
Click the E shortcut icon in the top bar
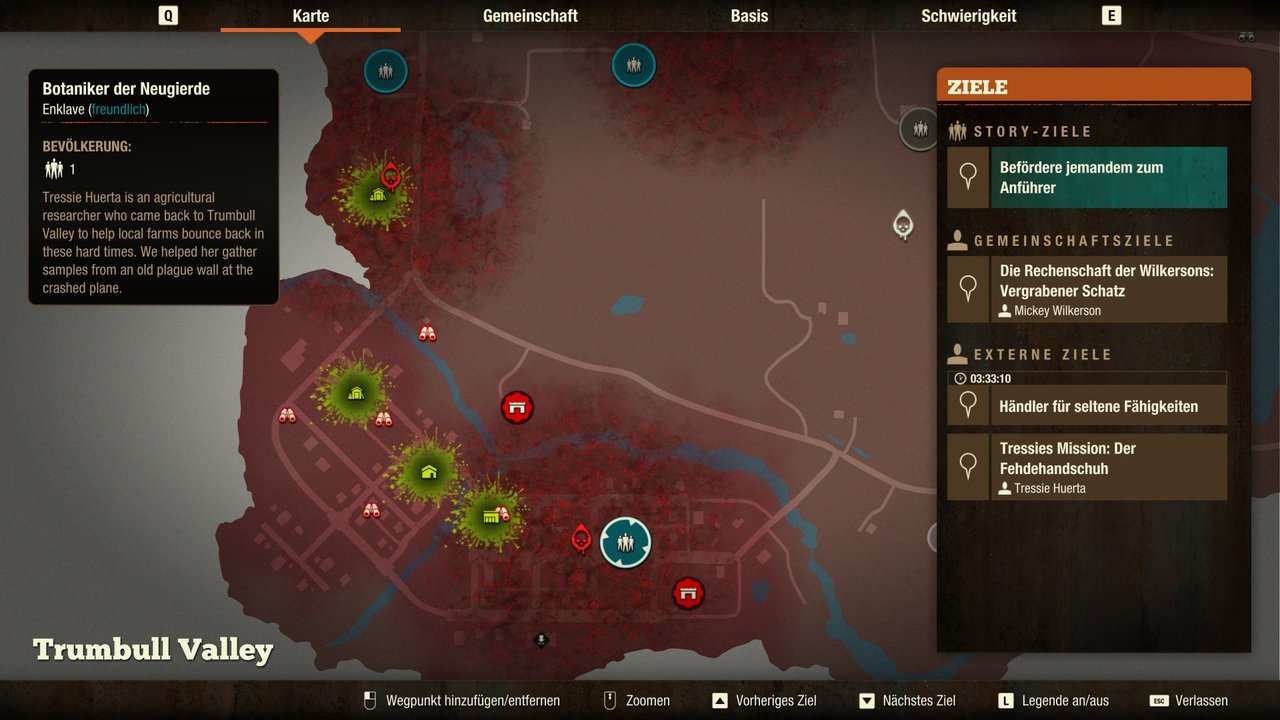[1110, 15]
